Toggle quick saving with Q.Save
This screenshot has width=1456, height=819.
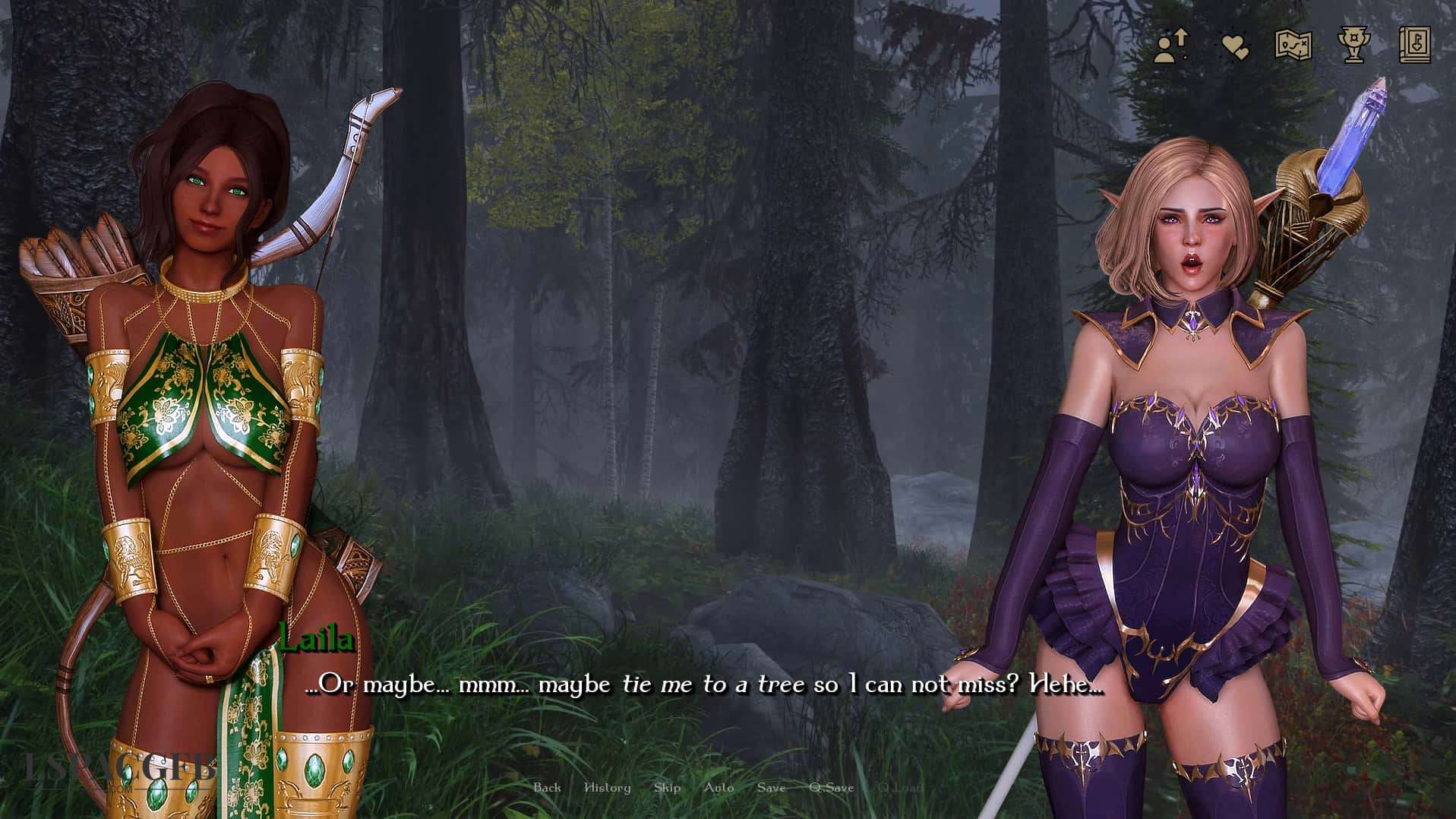pos(833,788)
